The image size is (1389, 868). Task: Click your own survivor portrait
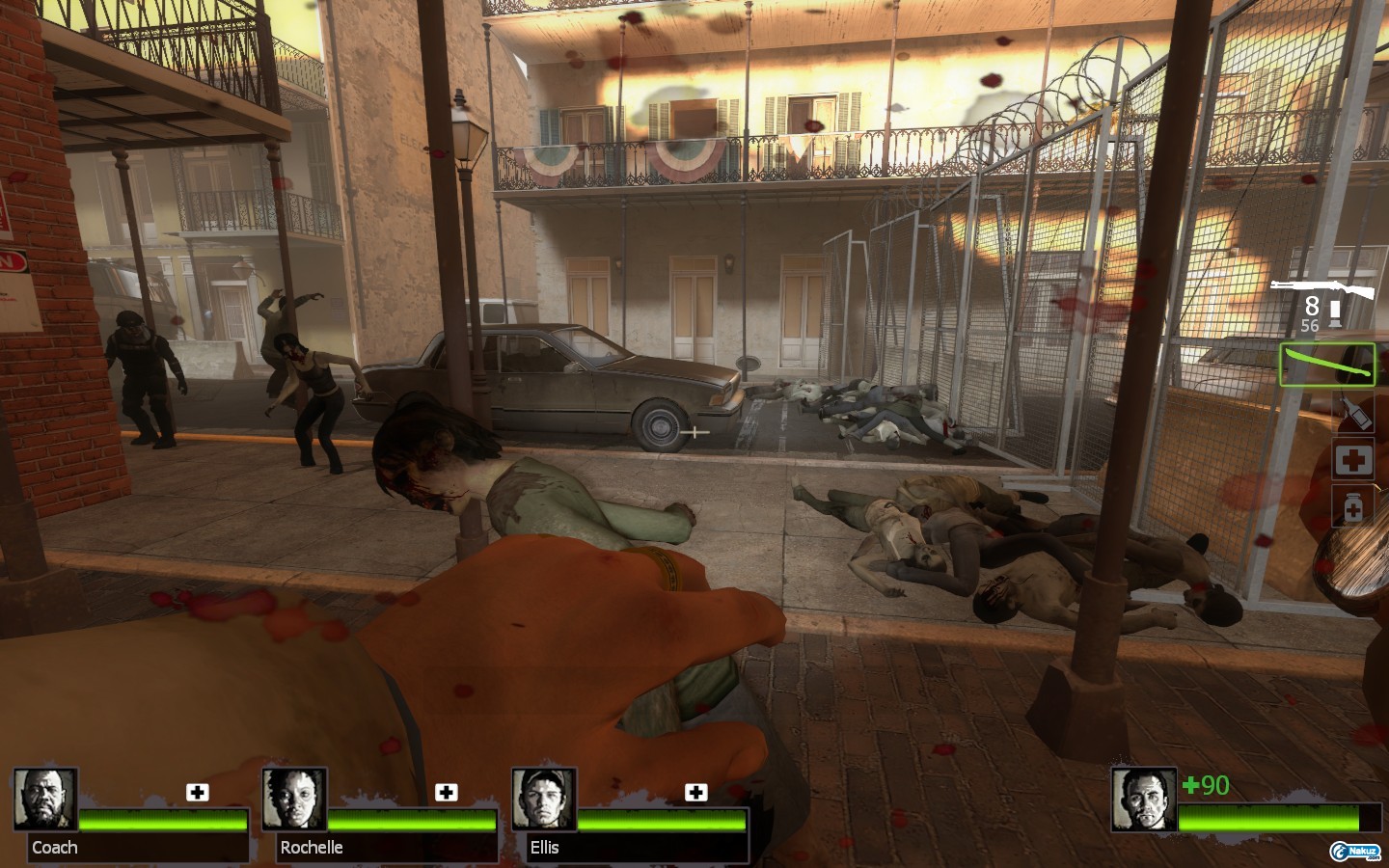(x=1143, y=800)
